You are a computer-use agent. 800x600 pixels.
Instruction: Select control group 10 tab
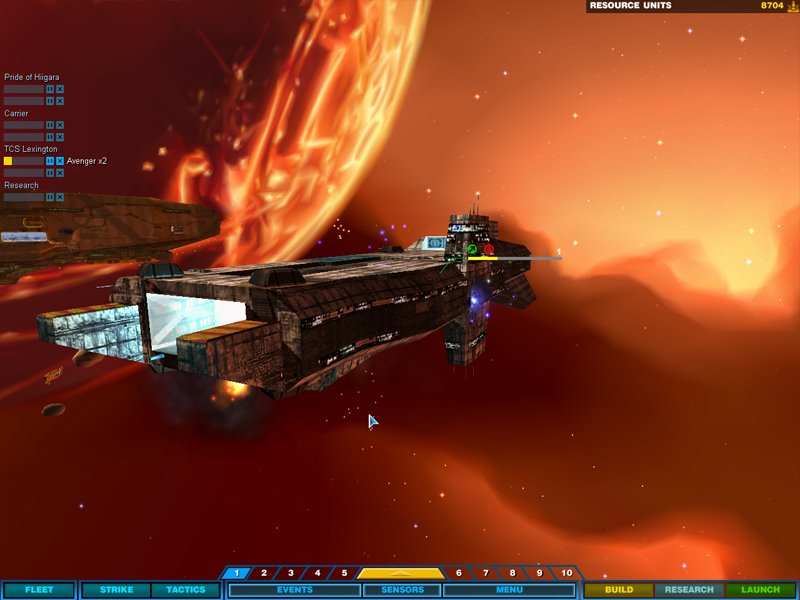pyautogui.click(x=566, y=573)
